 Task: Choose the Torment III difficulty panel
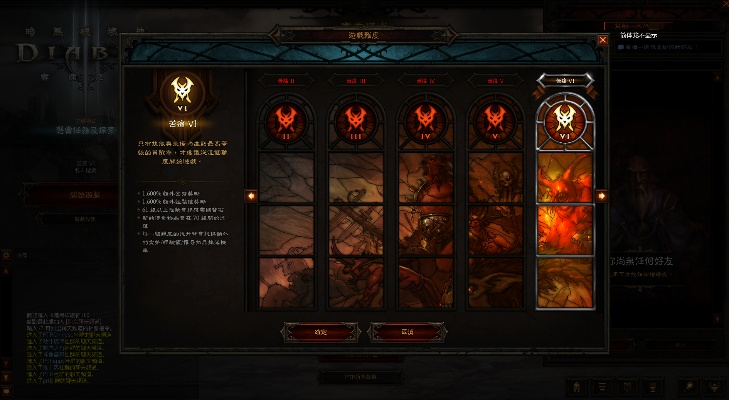point(353,200)
